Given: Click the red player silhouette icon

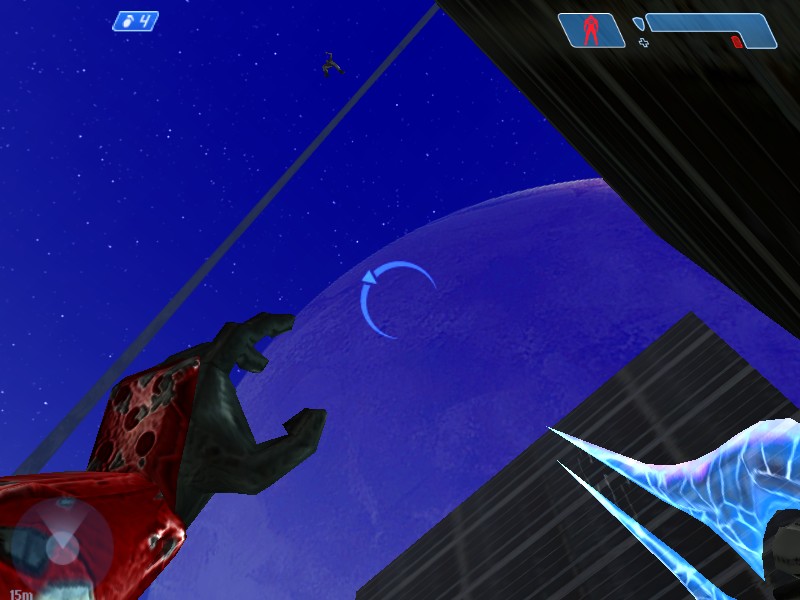Looking at the screenshot, I should 591,30.
